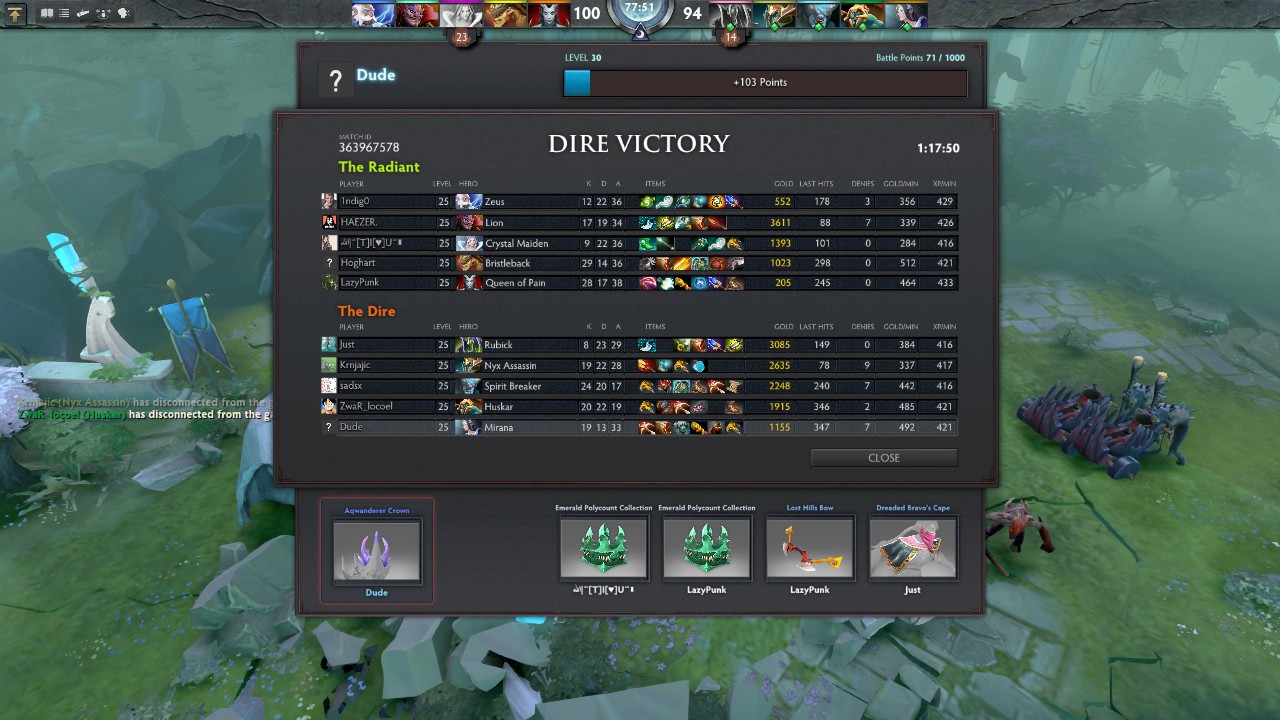Select Mirana portrait in the top bar
Viewport: 1280px width, 720px height.
tap(908, 14)
